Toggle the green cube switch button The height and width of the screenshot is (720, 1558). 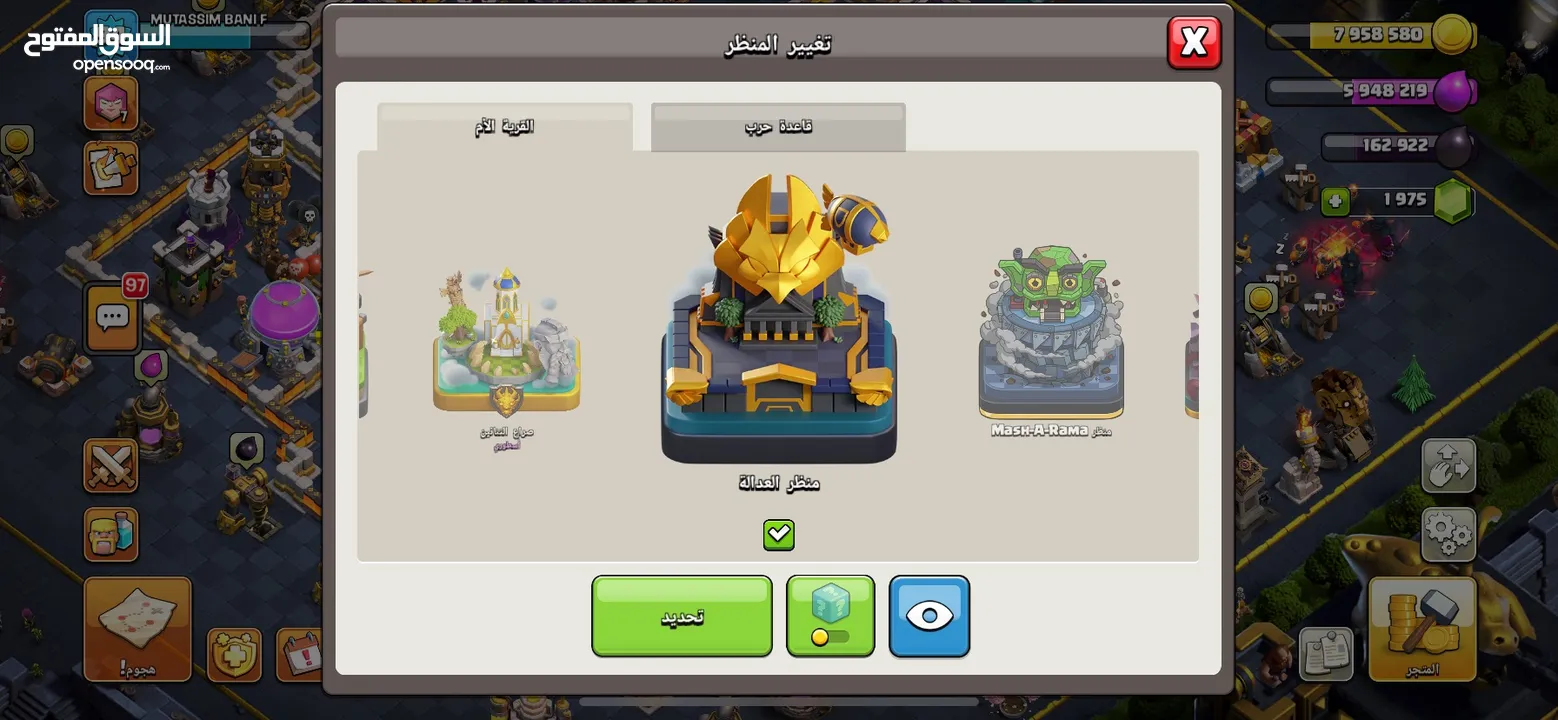[x=830, y=616]
